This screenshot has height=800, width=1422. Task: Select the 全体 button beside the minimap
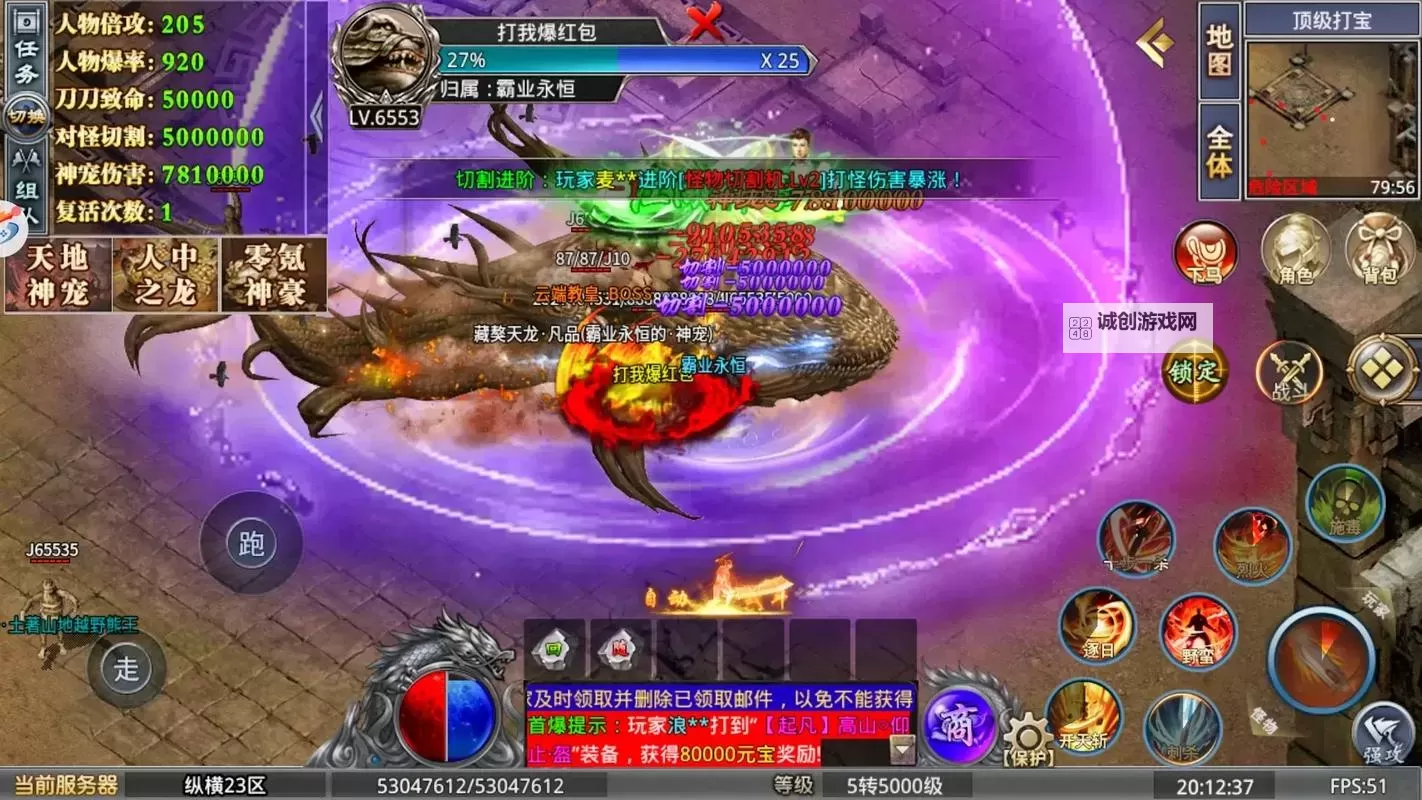[x=1219, y=152]
